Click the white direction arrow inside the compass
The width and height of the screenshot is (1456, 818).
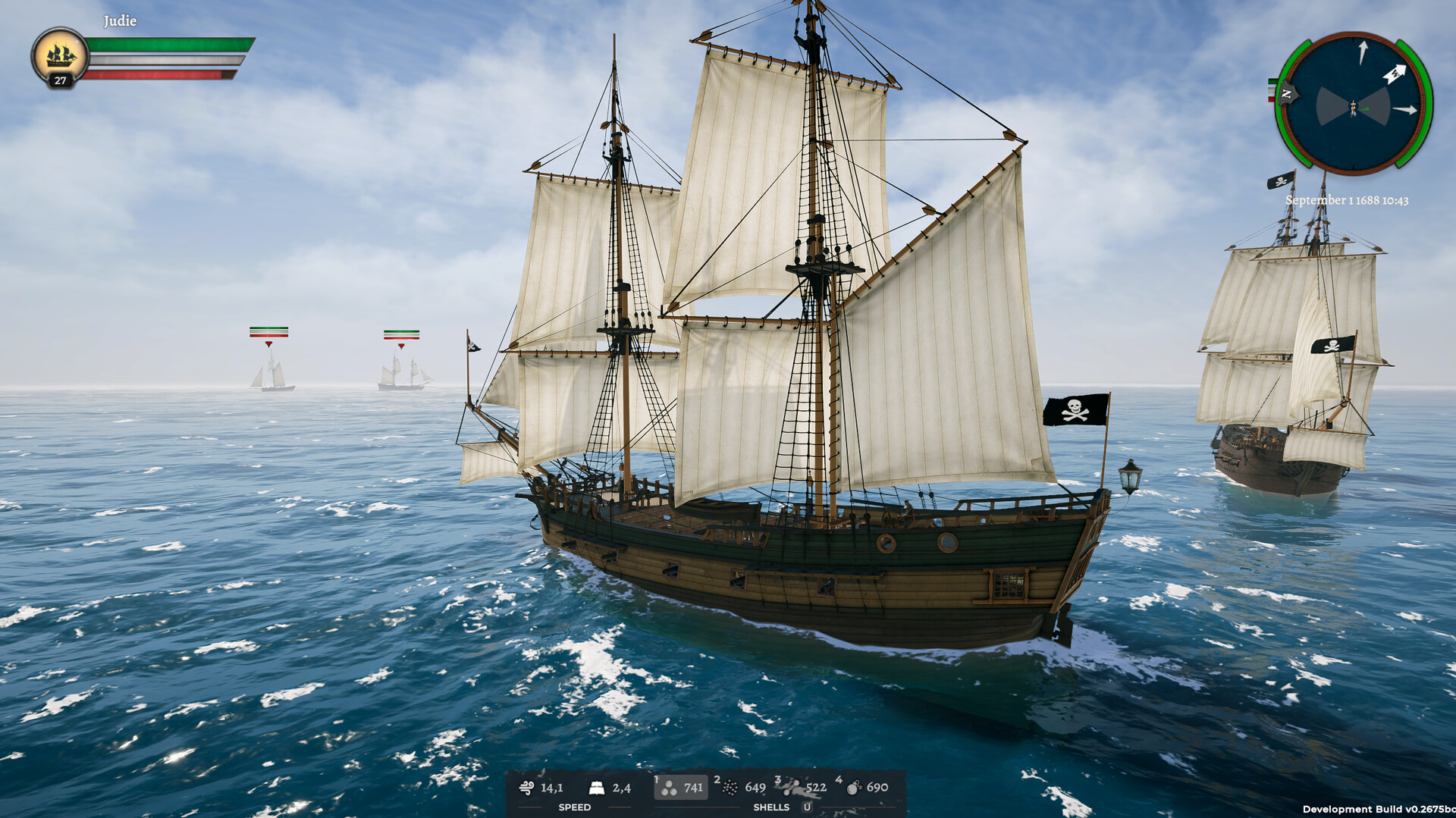click(1396, 74)
